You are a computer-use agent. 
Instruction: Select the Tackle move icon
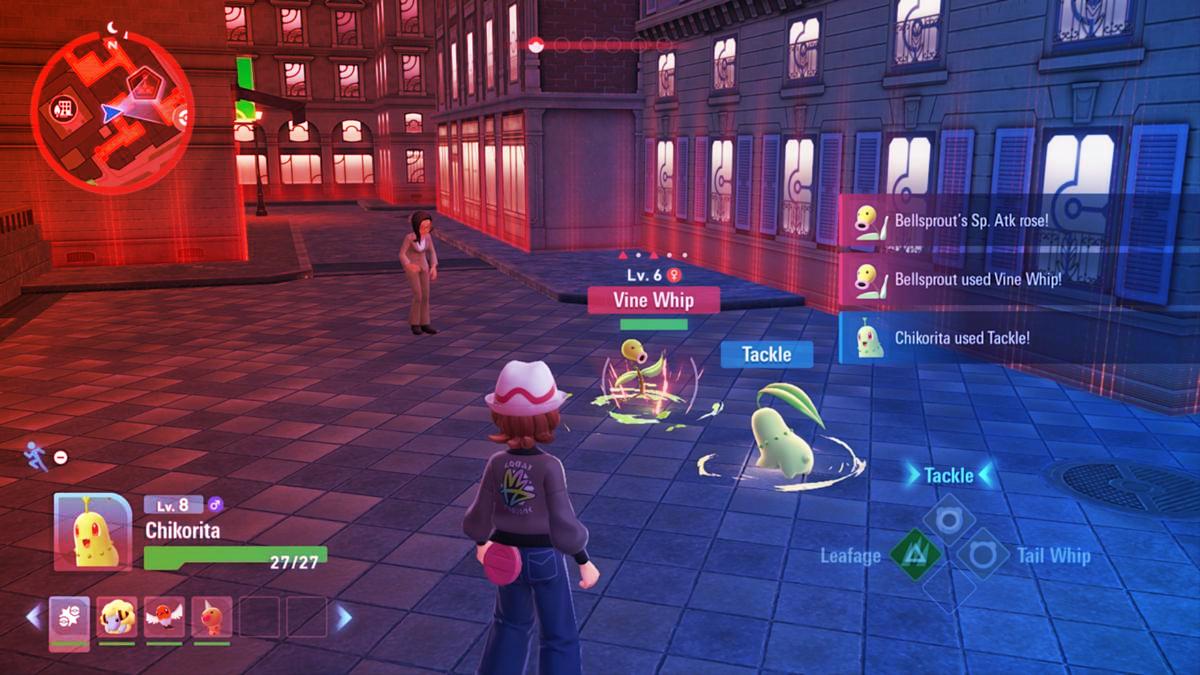click(948, 519)
